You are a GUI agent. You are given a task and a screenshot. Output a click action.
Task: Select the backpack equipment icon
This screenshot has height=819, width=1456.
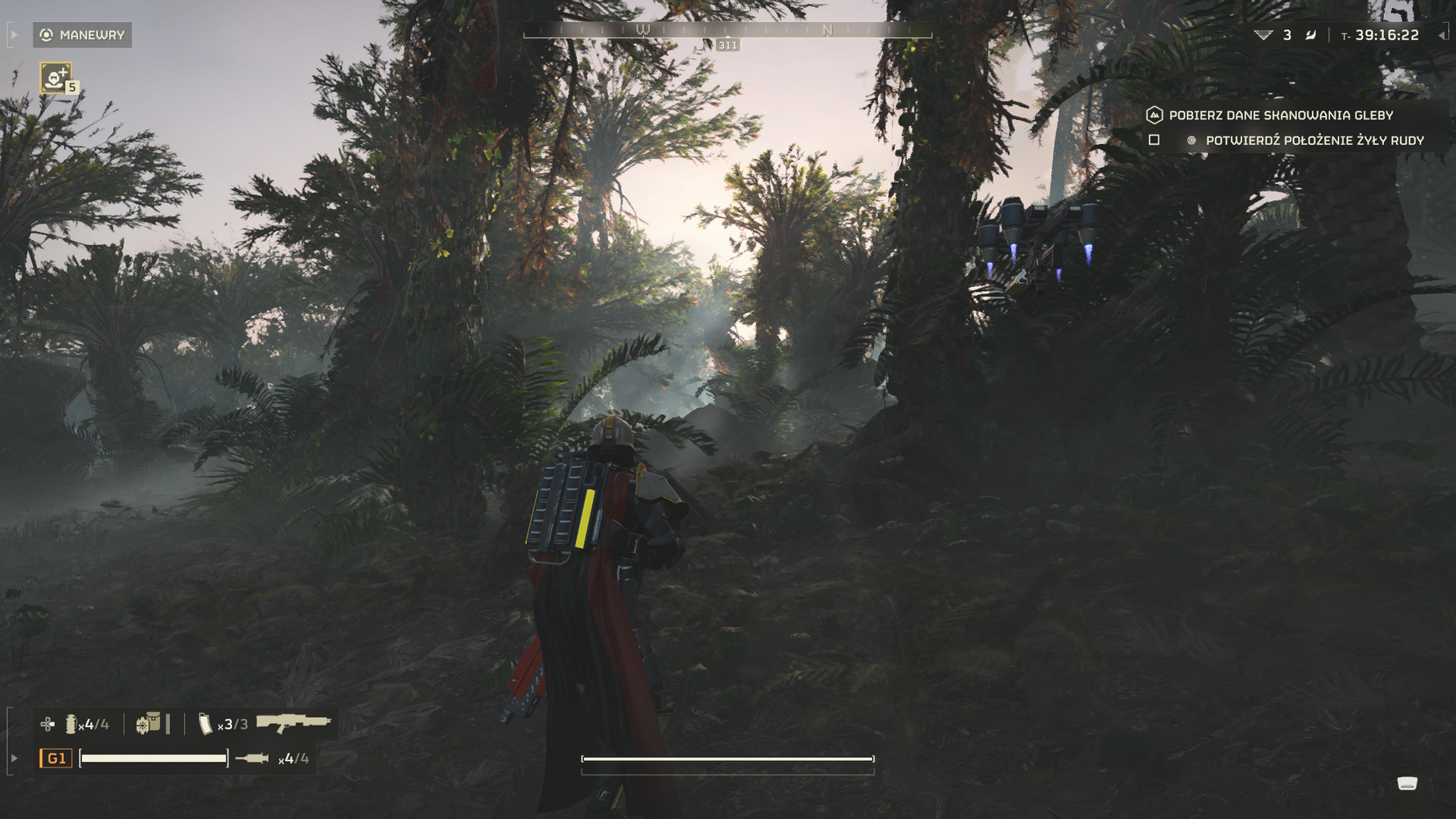148,723
